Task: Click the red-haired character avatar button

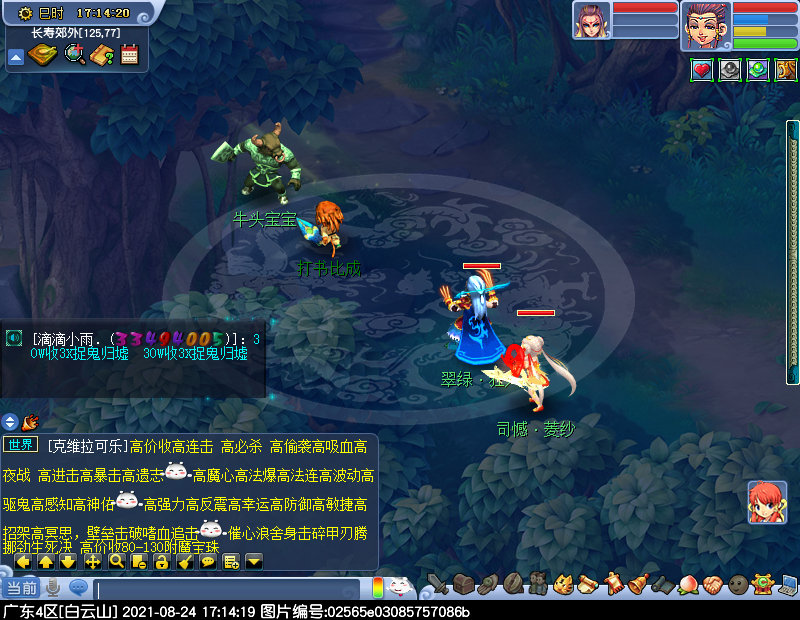Action: click(767, 502)
